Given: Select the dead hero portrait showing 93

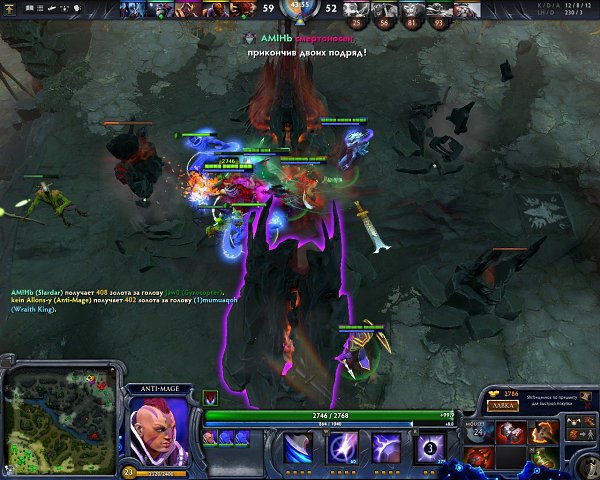Looking at the screenshot, I should pyautogui.click(x=437, y=12).
